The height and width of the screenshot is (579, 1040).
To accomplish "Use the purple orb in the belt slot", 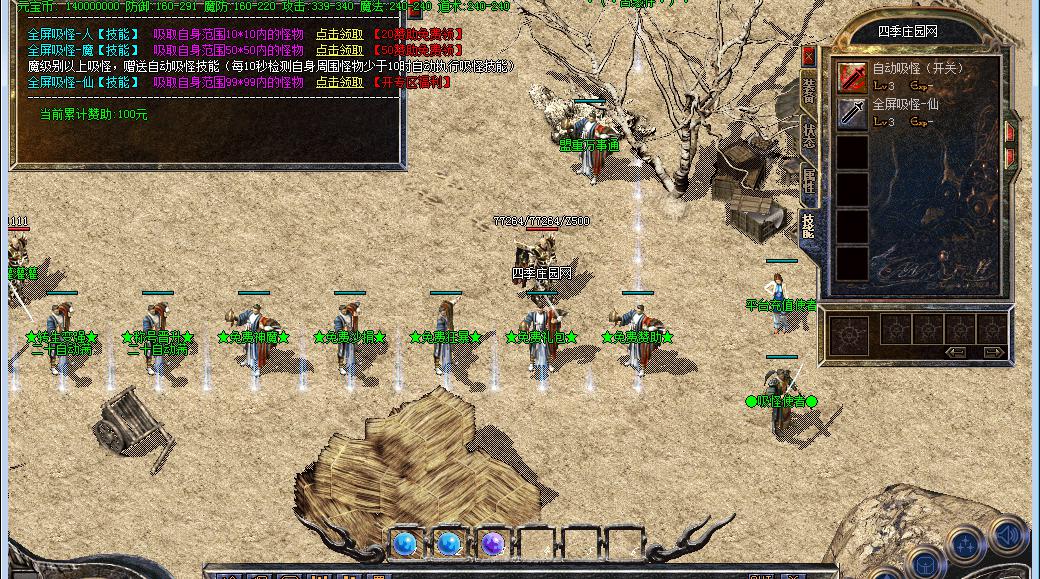I will pyautogui.click(x=492, y=544).
